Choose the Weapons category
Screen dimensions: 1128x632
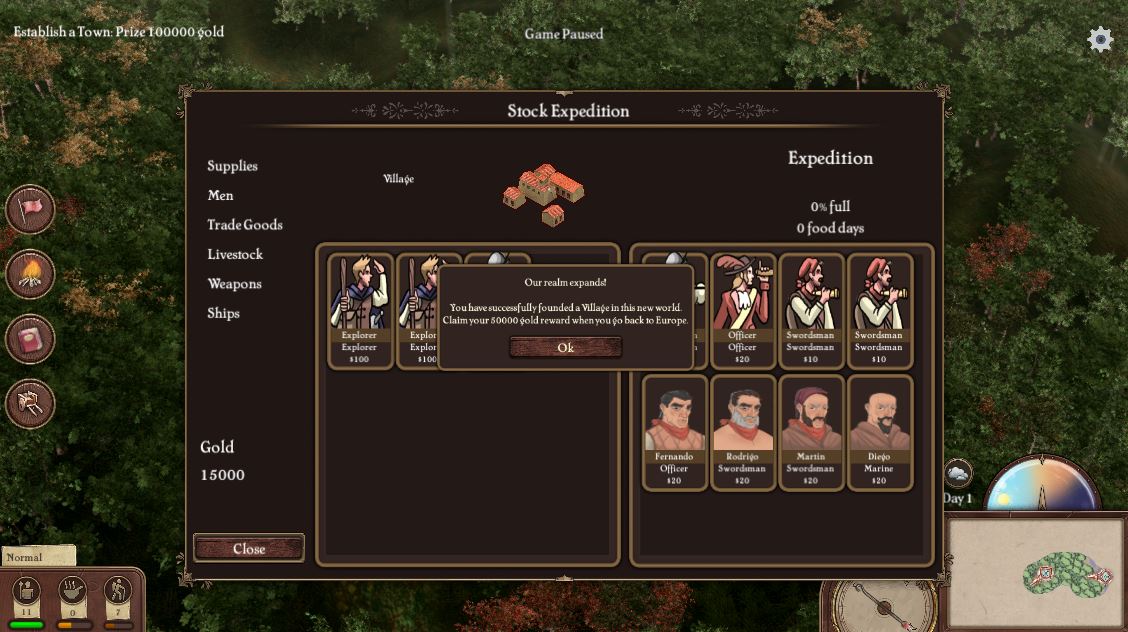(234, 284)
